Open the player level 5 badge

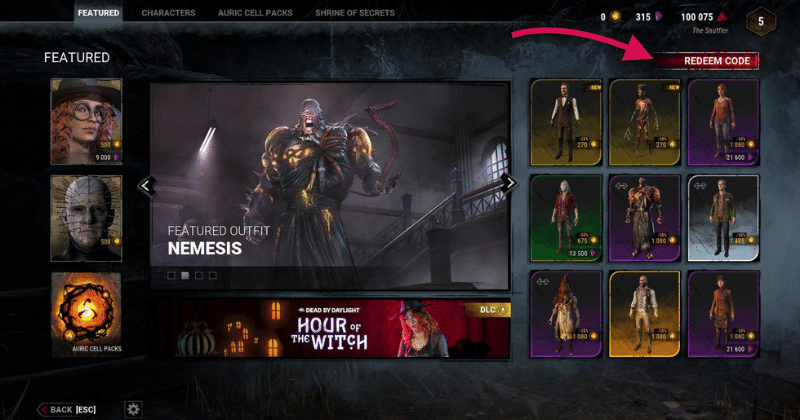point(761,20)
